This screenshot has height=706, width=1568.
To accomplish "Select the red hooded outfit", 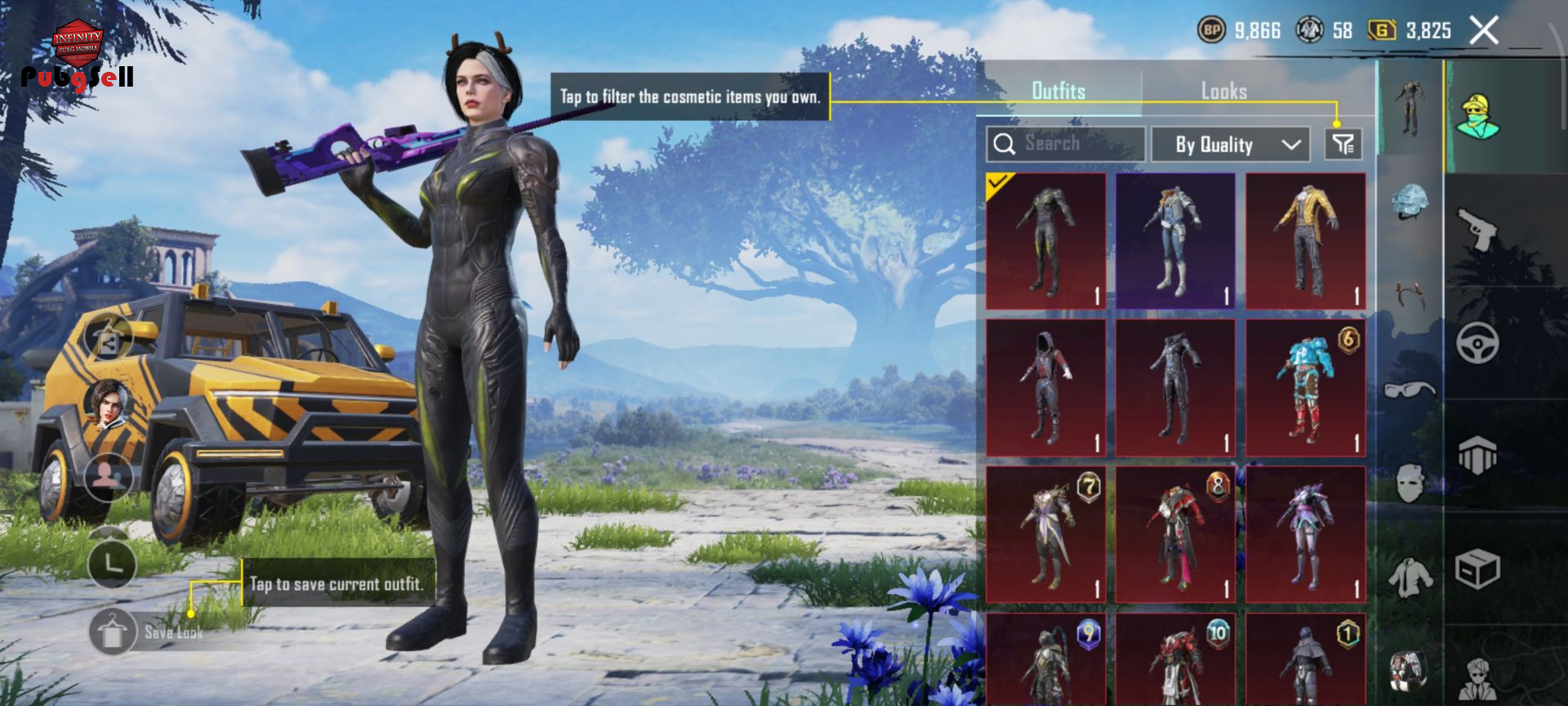I will pos(1045,388).
